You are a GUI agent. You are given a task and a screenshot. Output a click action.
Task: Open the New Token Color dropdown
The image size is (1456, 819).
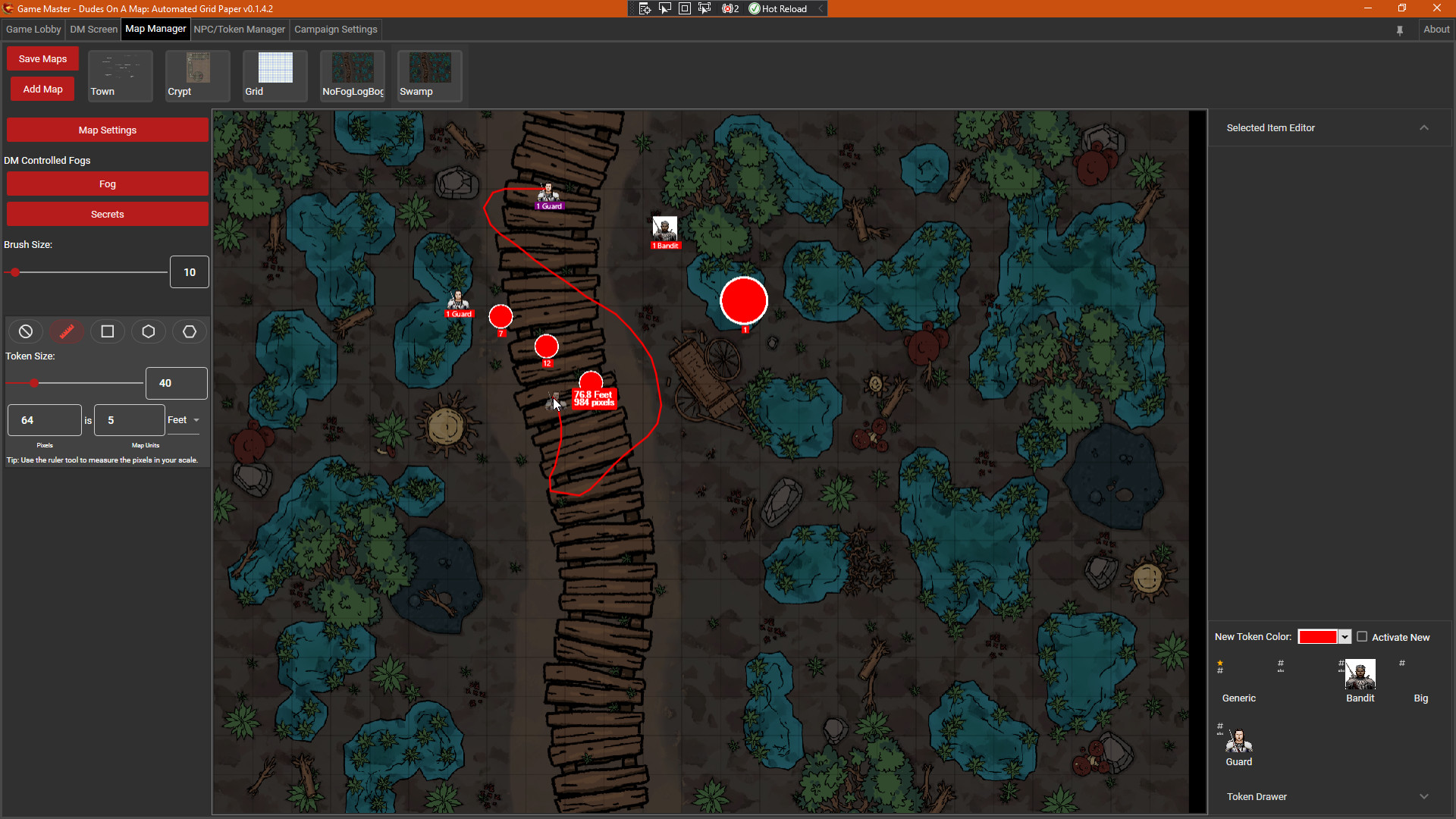pos(1345,637)
